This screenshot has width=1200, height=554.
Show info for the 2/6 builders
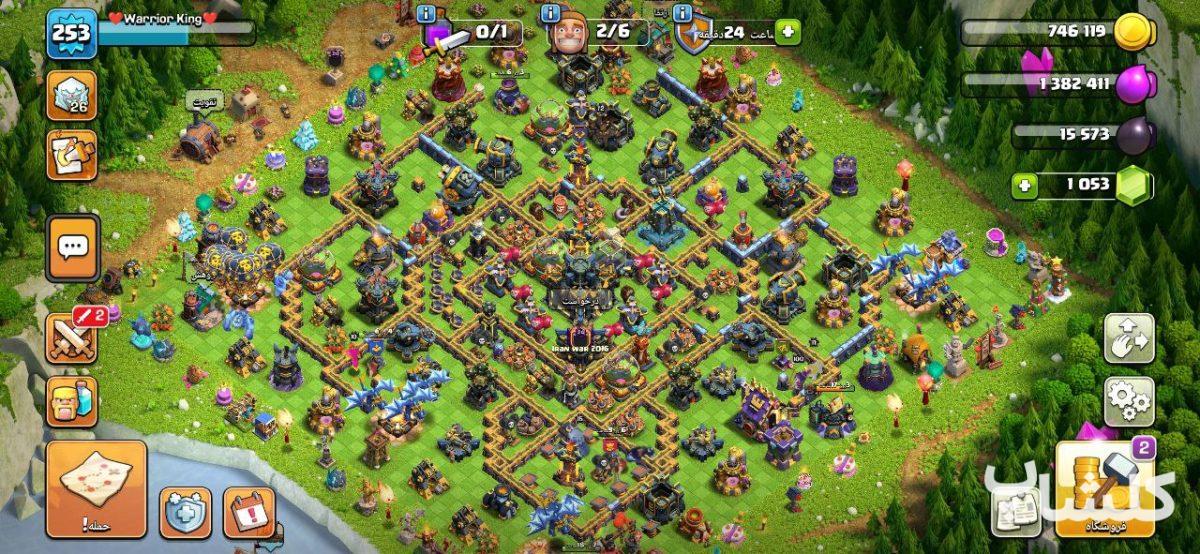[548, 14]
